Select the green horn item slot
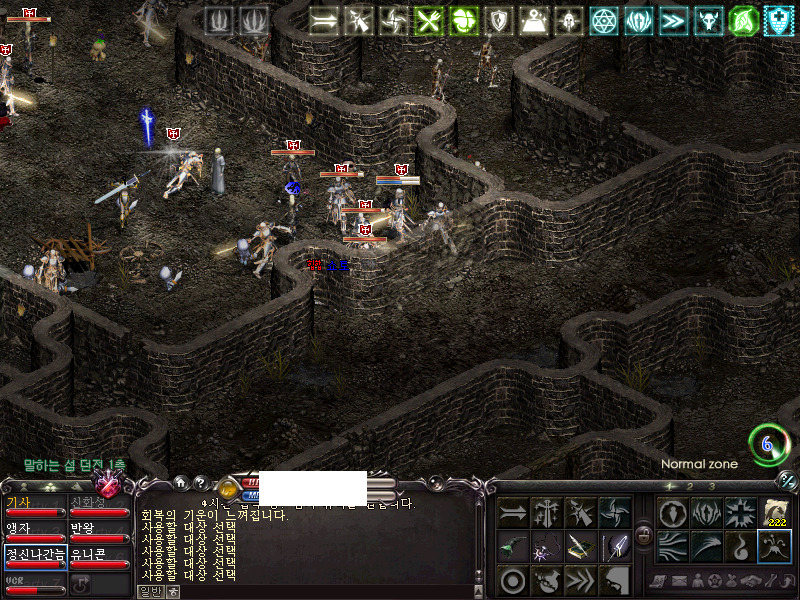This screenshot has width=800, height=600. [514, 547]
